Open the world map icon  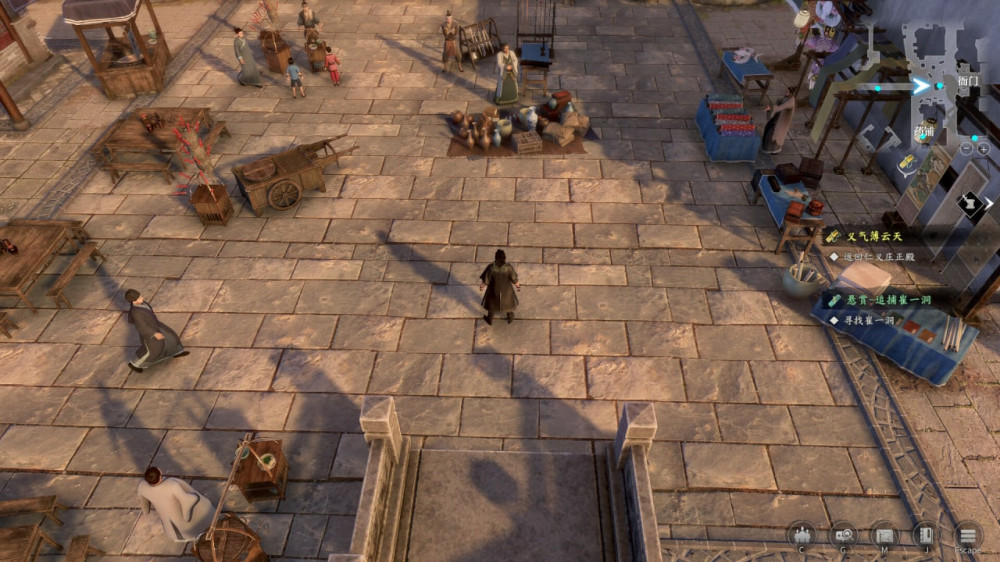click(884, 534)
